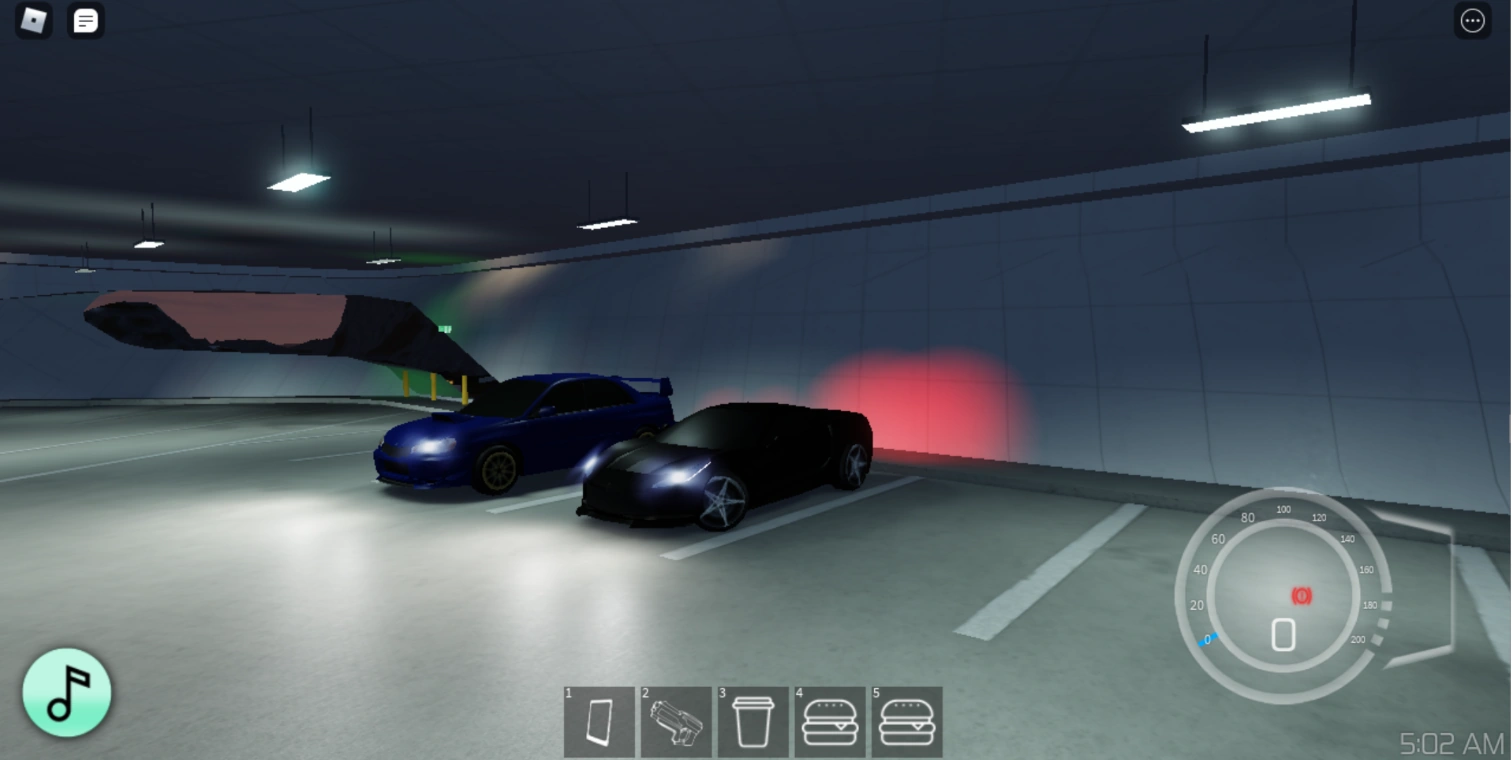The height and width of the screenshot is (760, 1512).
Task: Select the phone in hotbar slot 1
Action: tap(599, 722)
